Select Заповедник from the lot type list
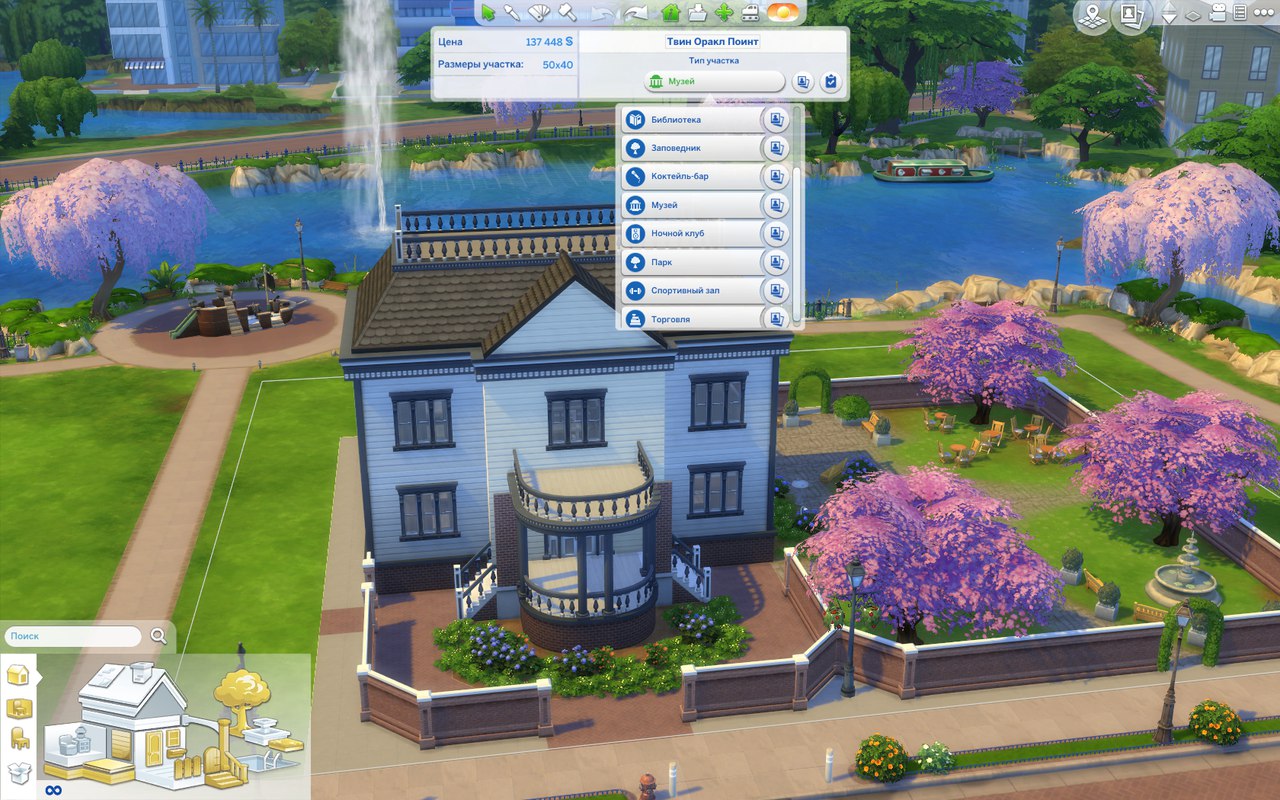Viewport: 1280px width, 800px height. 690,148
